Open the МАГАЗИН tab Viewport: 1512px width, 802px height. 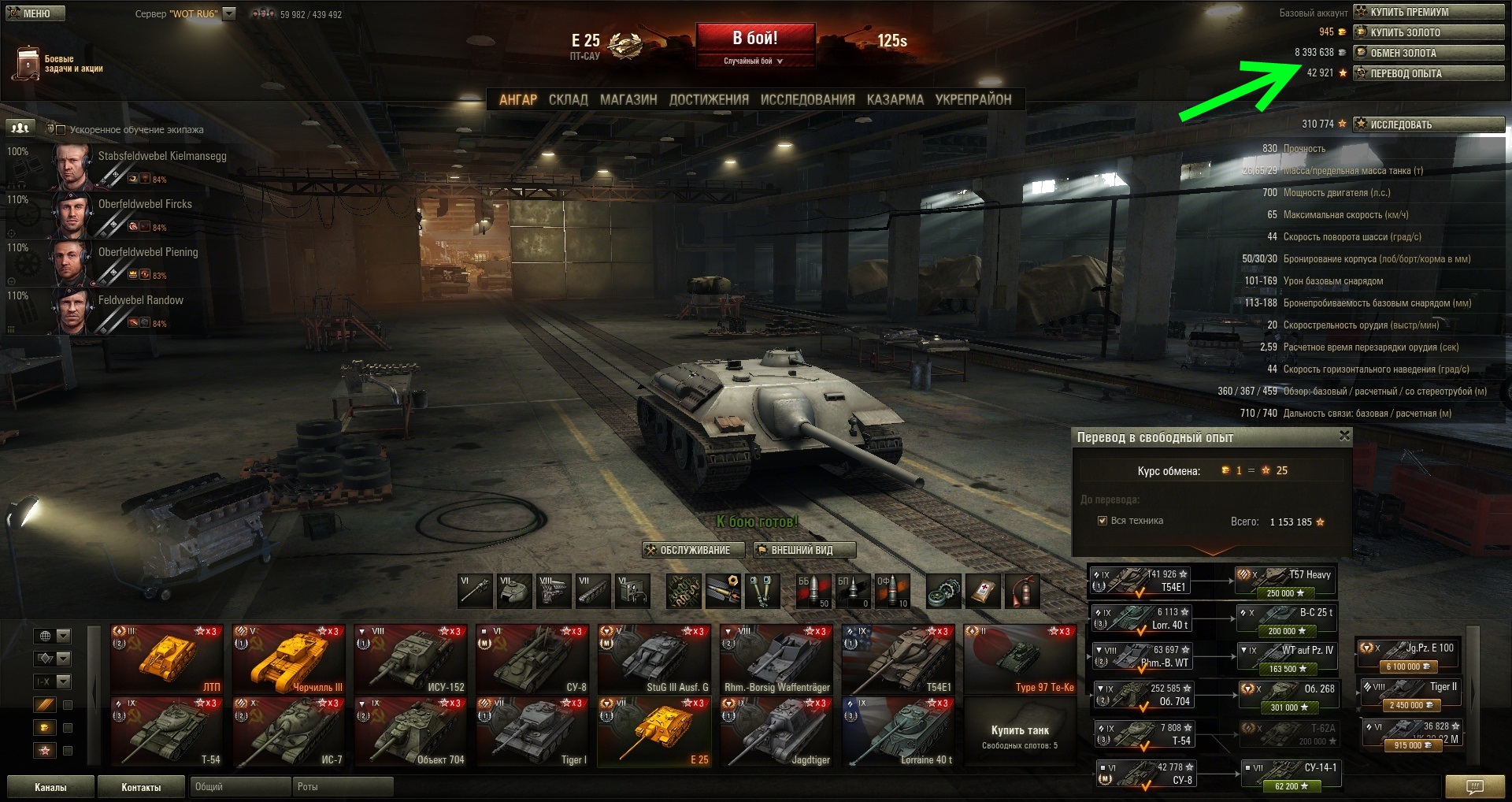click(x=628, y=100)
